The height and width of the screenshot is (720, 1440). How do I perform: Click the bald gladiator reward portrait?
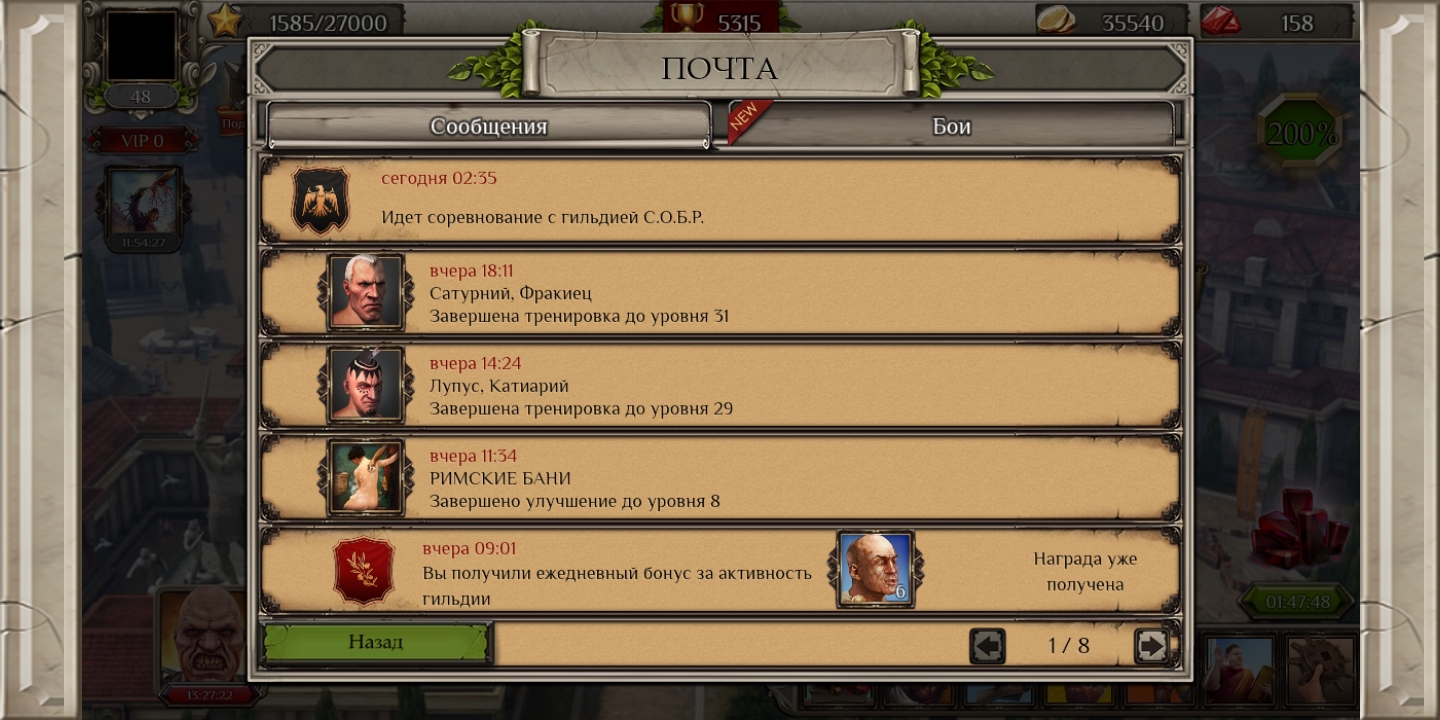click(x=875, y=569)
